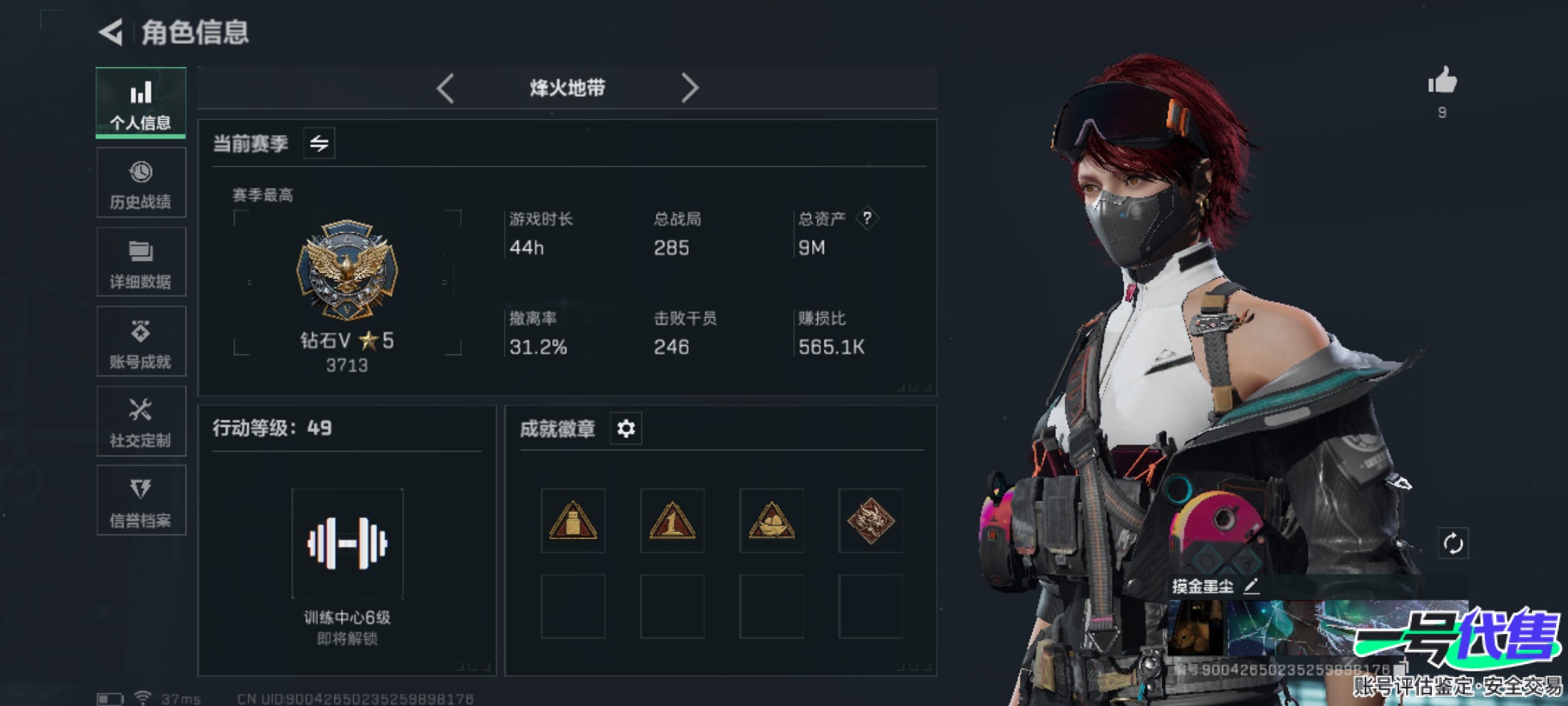Show the 账号成就 tab

click(140, 342)
